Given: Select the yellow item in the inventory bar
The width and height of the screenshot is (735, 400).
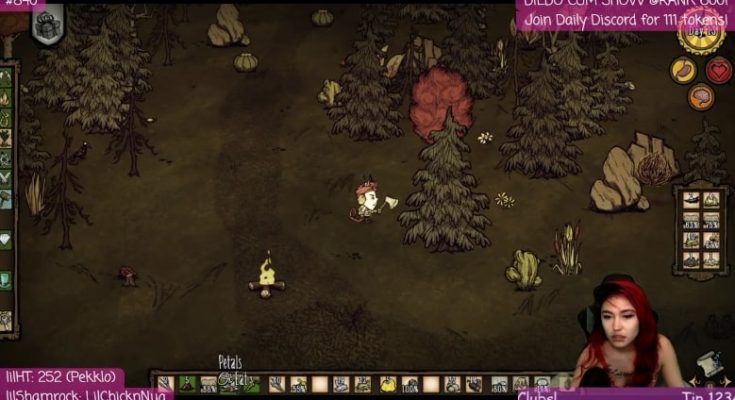Looking at the screenshot, I should [388, 384].
